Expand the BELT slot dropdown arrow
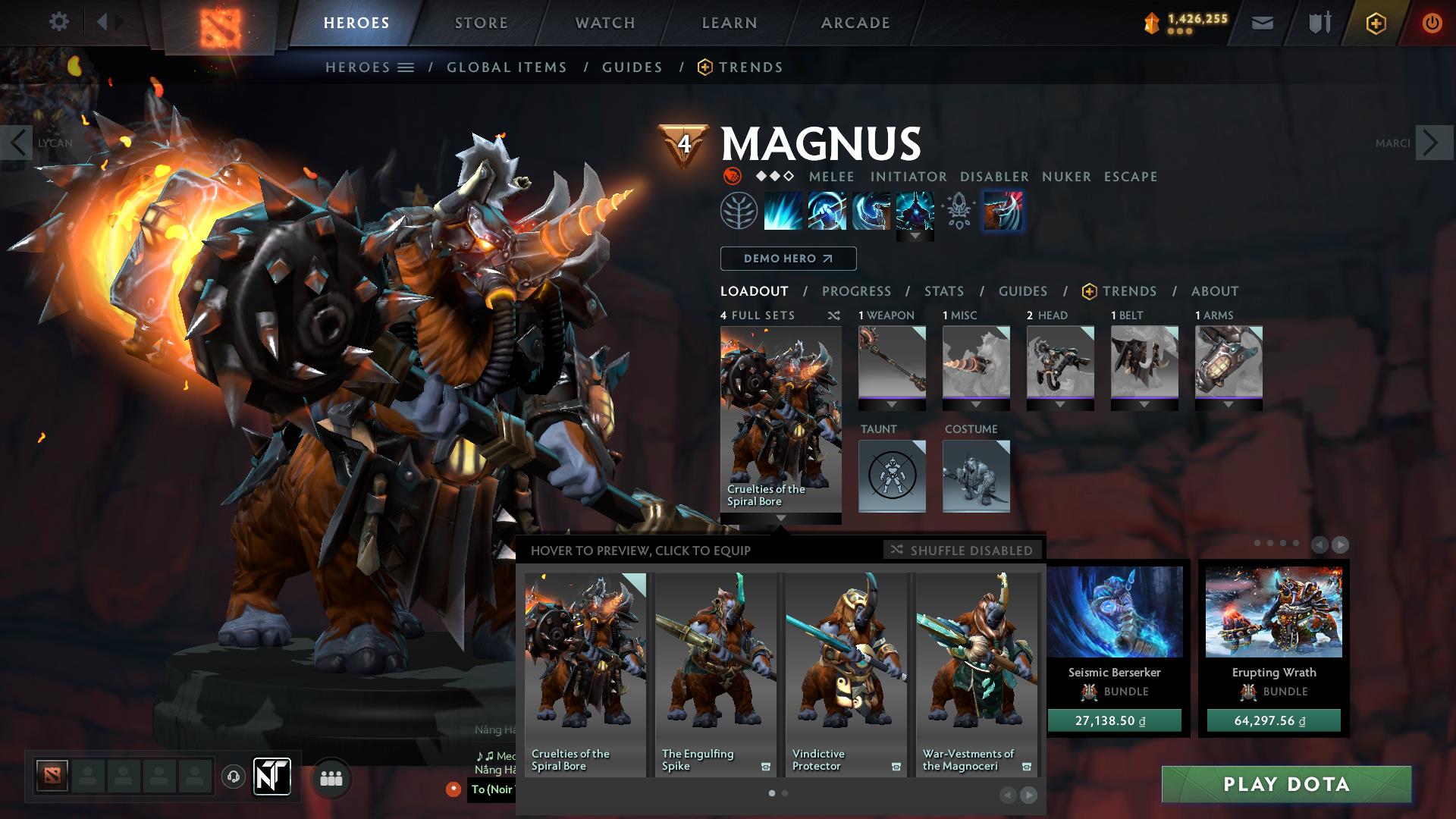Image resolution: width=1456 pixels, height=819 pixels. click(1145, 405)
